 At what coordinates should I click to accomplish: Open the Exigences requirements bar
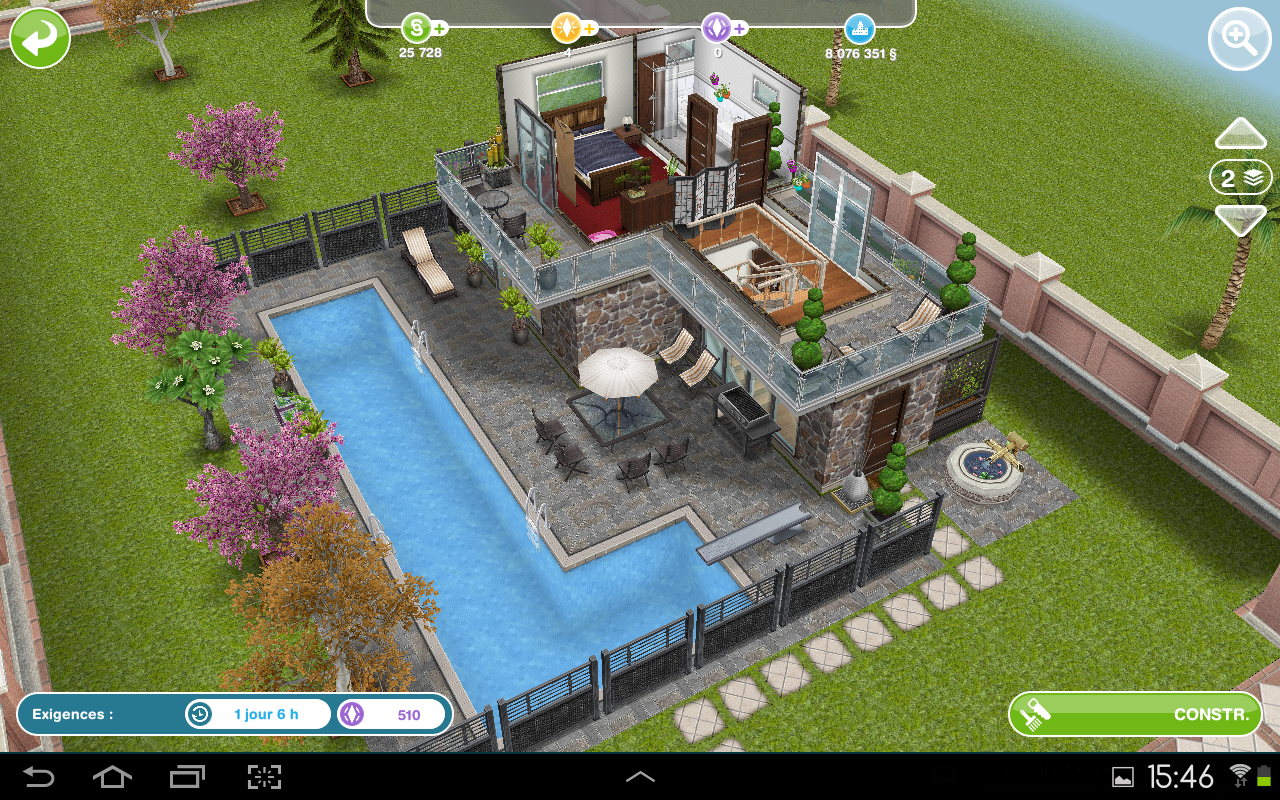(235, 714)
